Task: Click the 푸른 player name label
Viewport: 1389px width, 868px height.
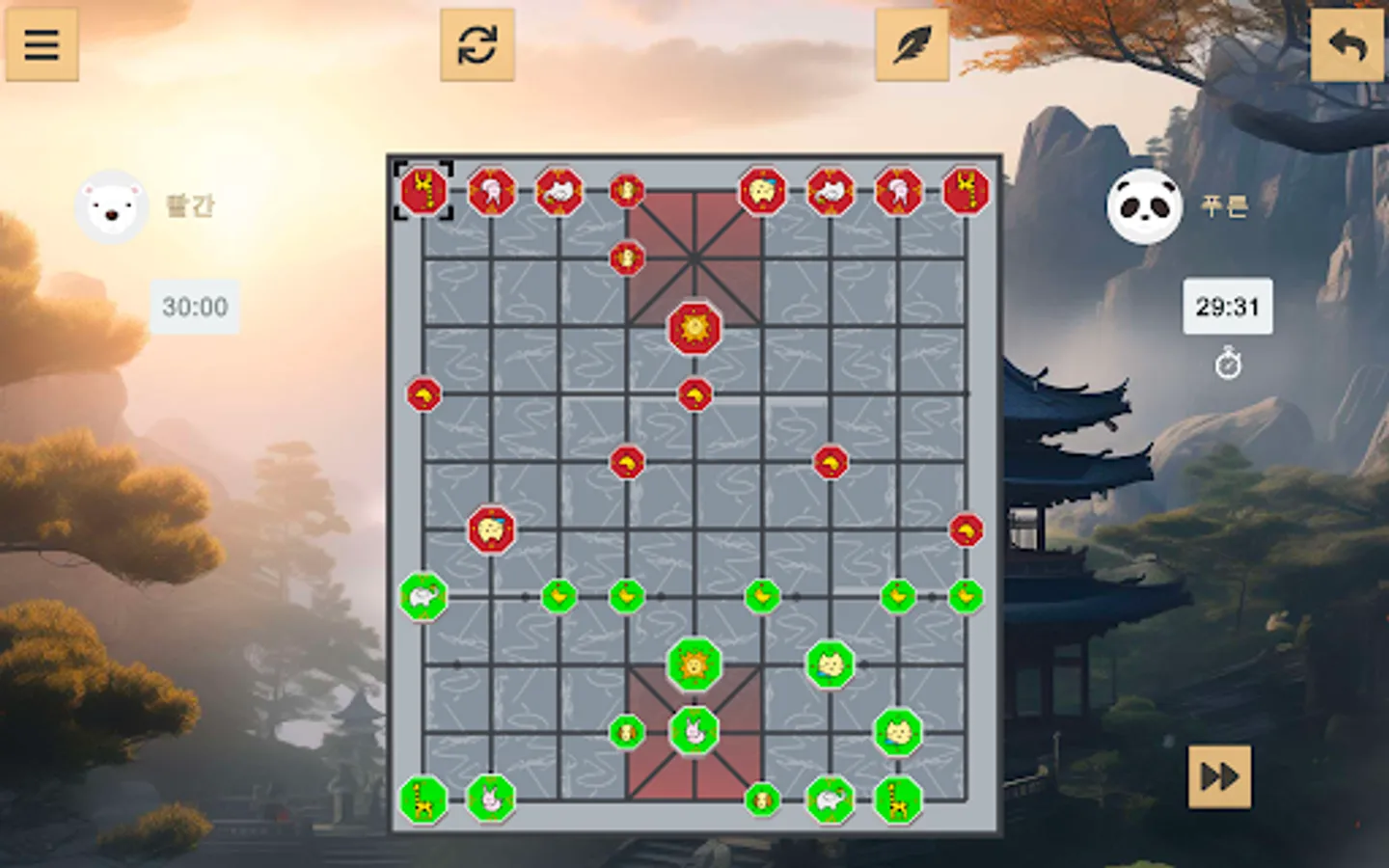Action: coord(1224,205)
